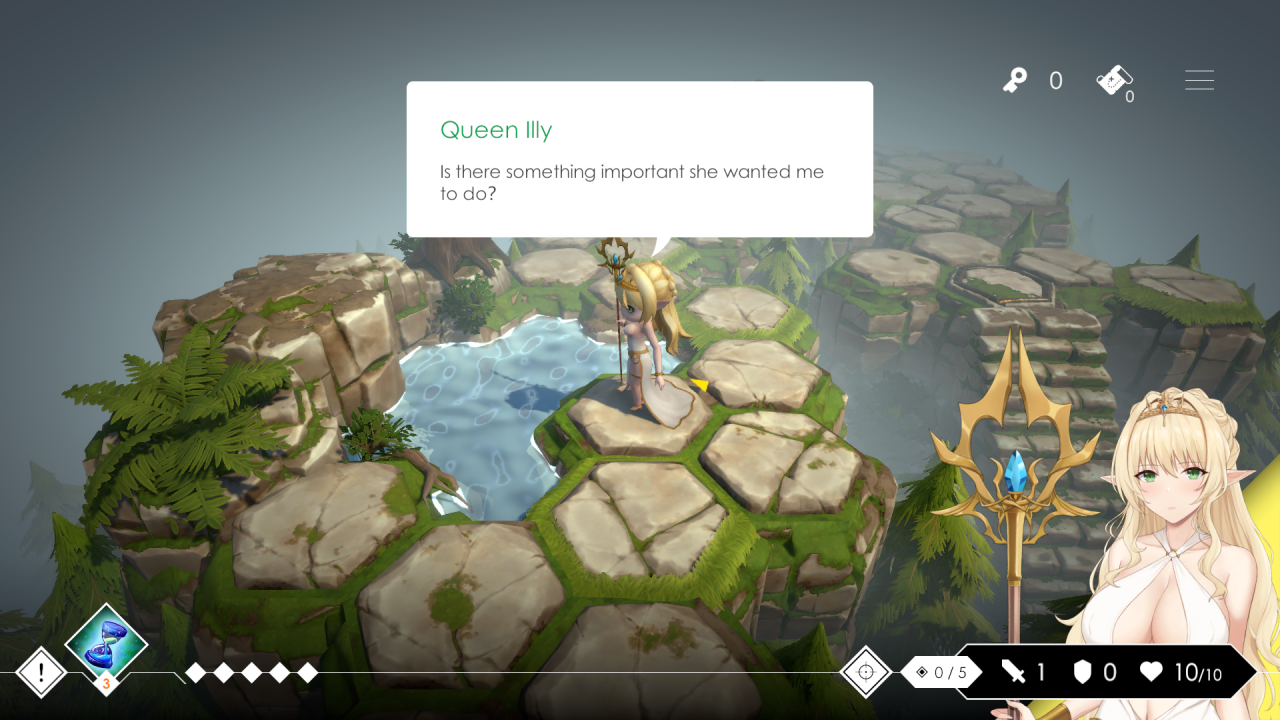The image size is (1280, 720).
Task: Open the hamburger menu
Action: click(x=1199, y=80)
